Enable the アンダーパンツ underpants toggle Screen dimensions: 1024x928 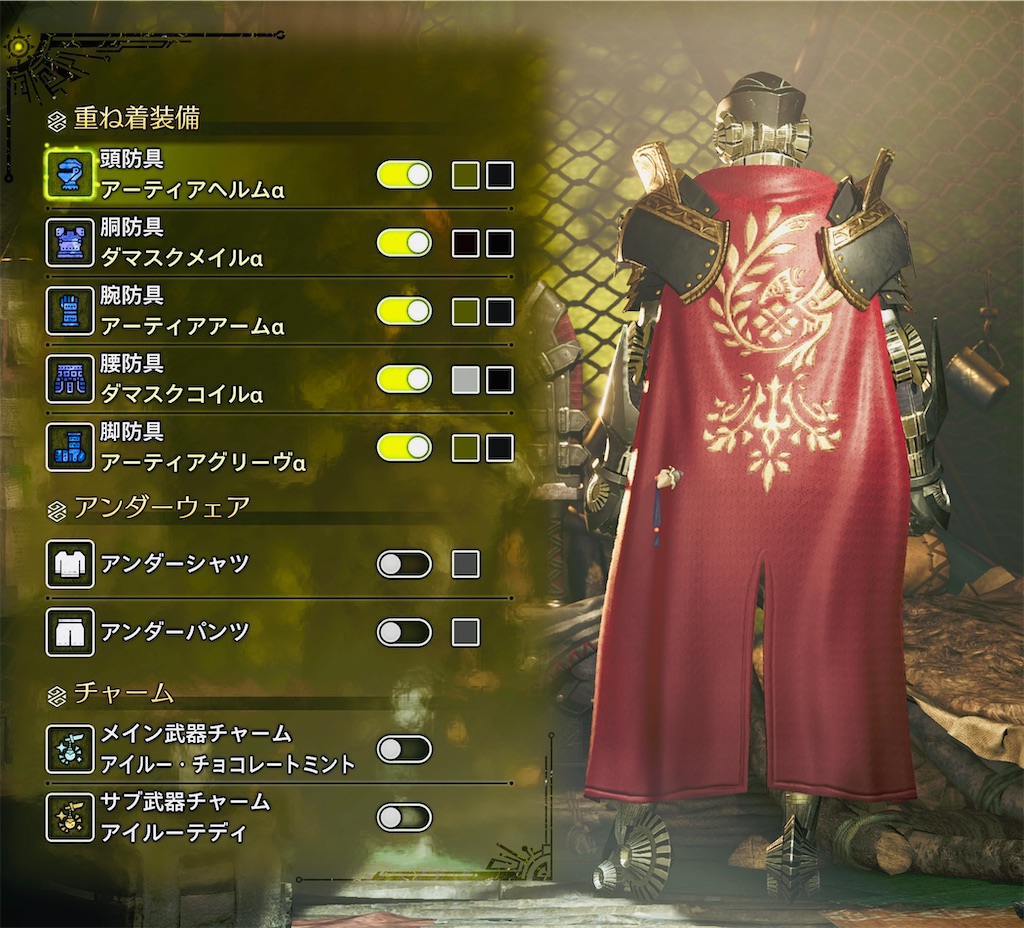[x=404, y=632]
